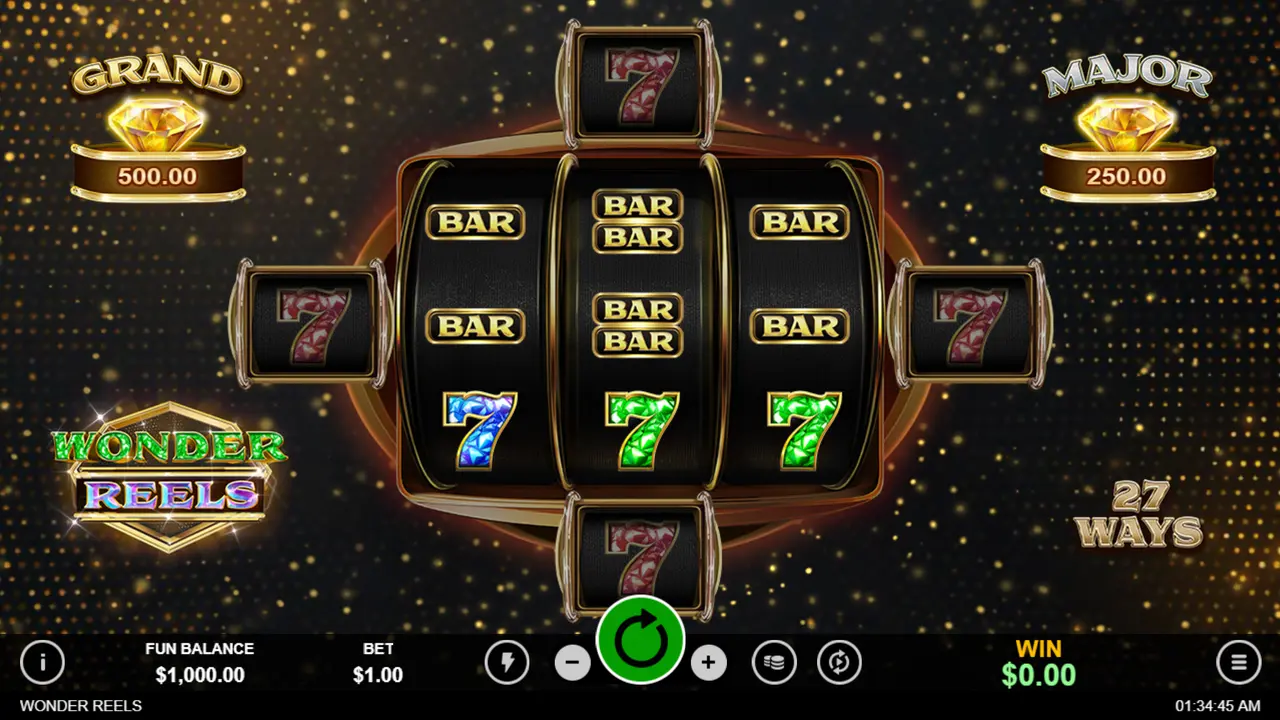Increase bet with the plus button
The image size is (1280, 720).
[x=708, y=663]
